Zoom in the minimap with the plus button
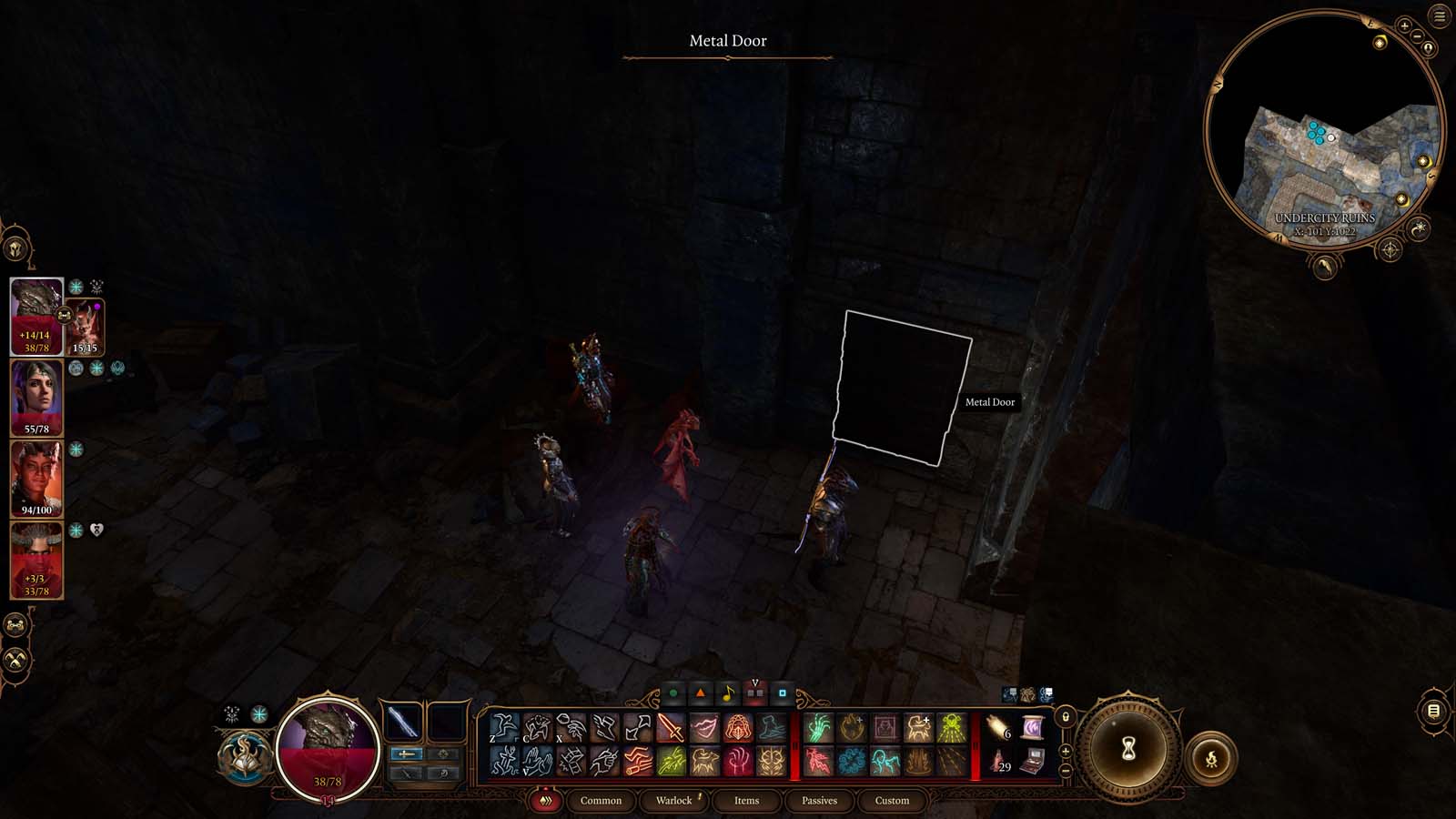Image resolution: width=1456 pixels, height=819 pixels. point(1404,25)
